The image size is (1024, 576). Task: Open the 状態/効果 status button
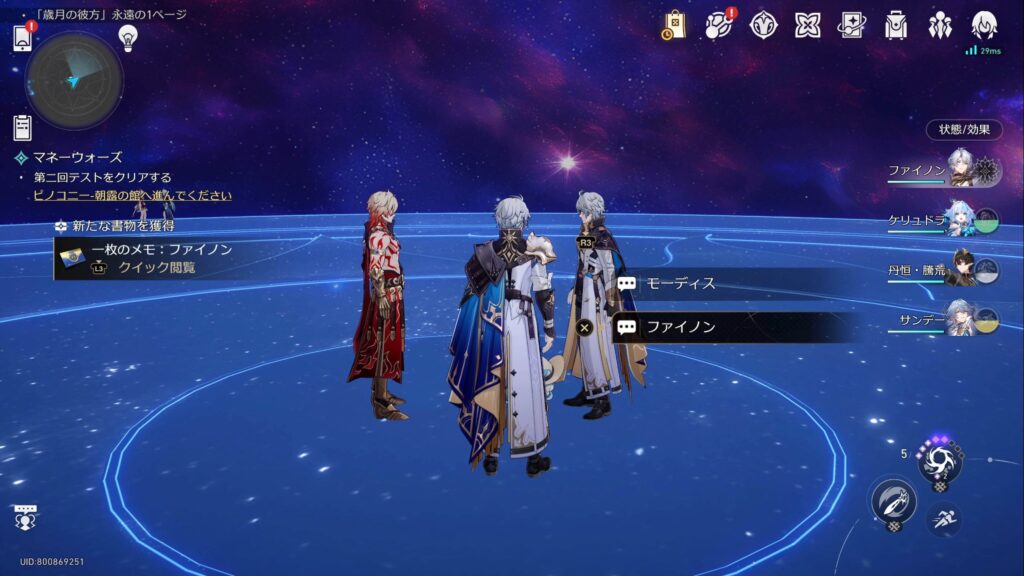coord(964,129)
